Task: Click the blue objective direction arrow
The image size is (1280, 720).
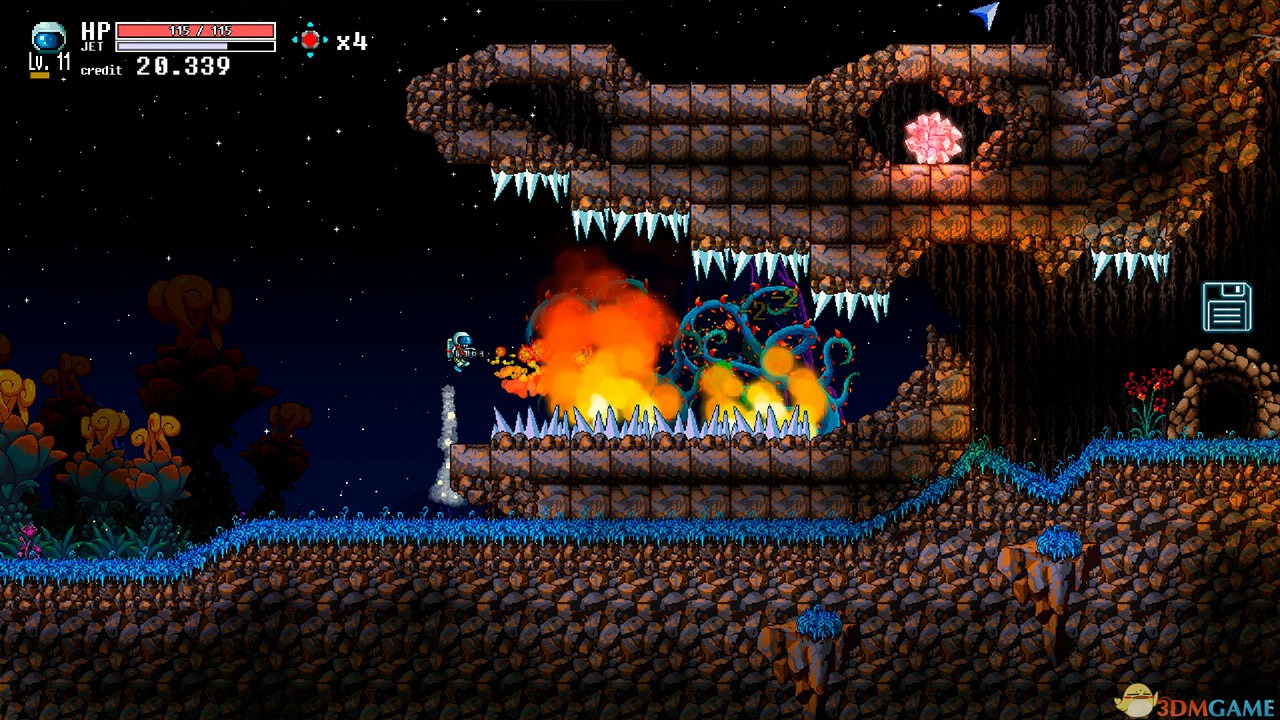Action: [985, 14]
